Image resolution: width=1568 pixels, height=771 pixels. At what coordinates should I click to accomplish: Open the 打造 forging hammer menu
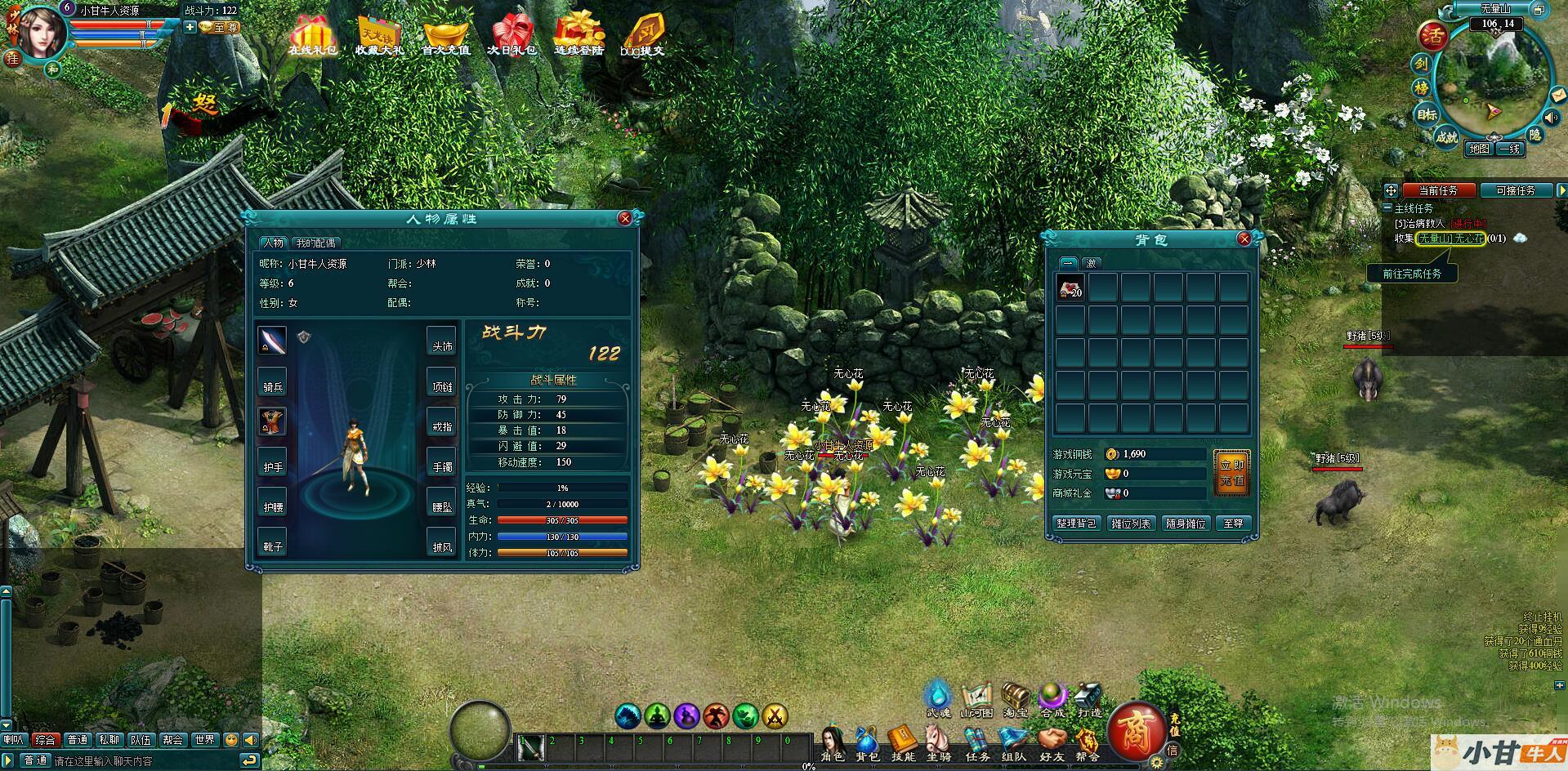pos(1089,700)
